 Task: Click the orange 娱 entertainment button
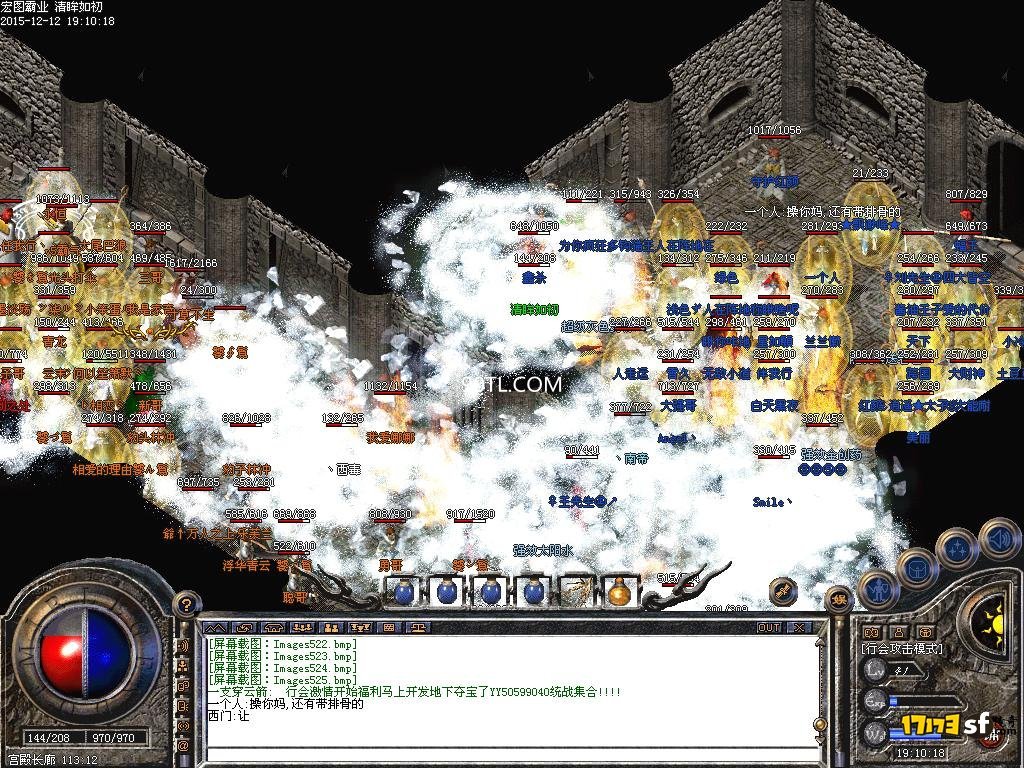click(840, 599)
